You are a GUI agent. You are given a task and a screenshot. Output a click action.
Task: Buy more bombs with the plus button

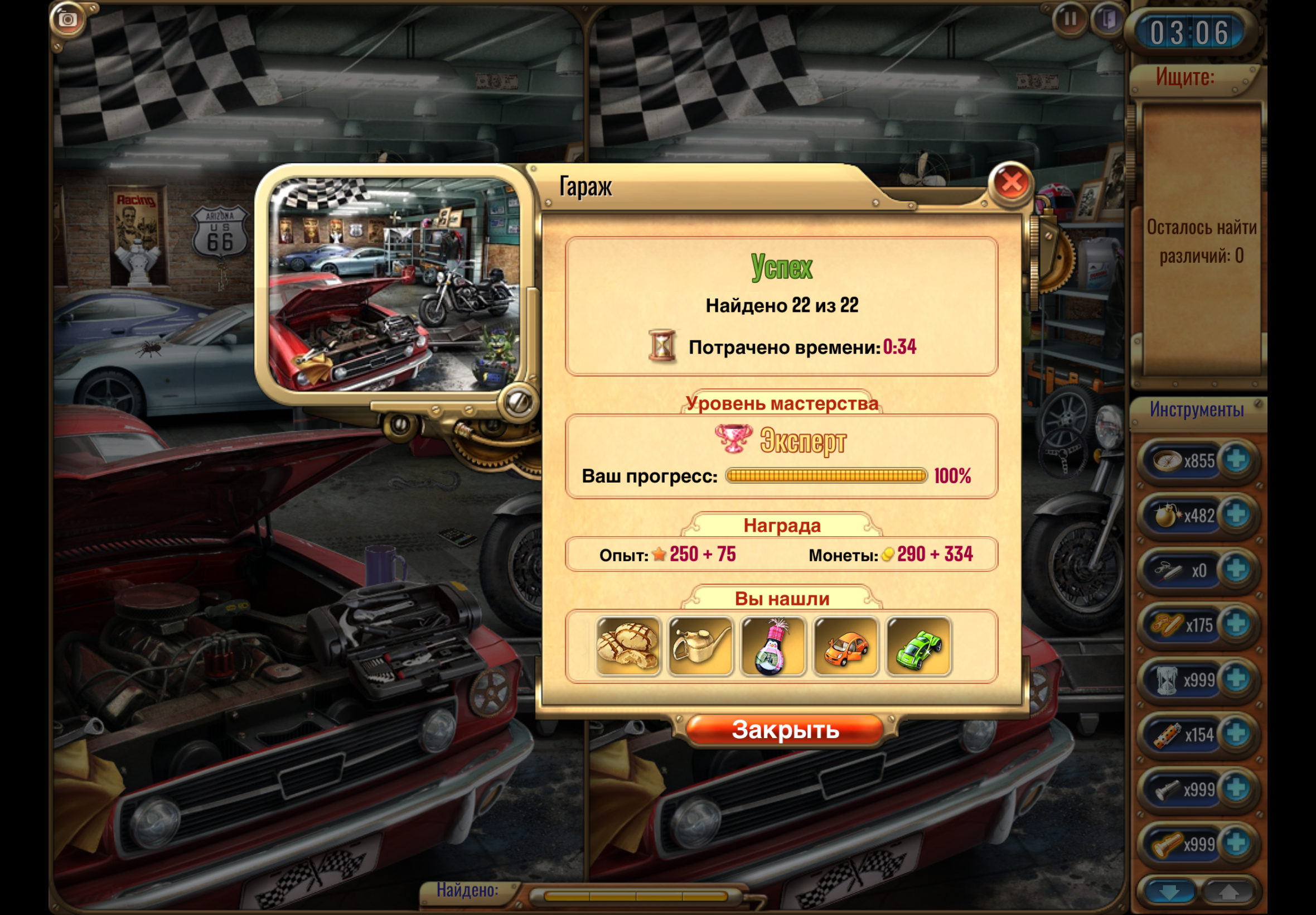click(x=1236, y=515)
